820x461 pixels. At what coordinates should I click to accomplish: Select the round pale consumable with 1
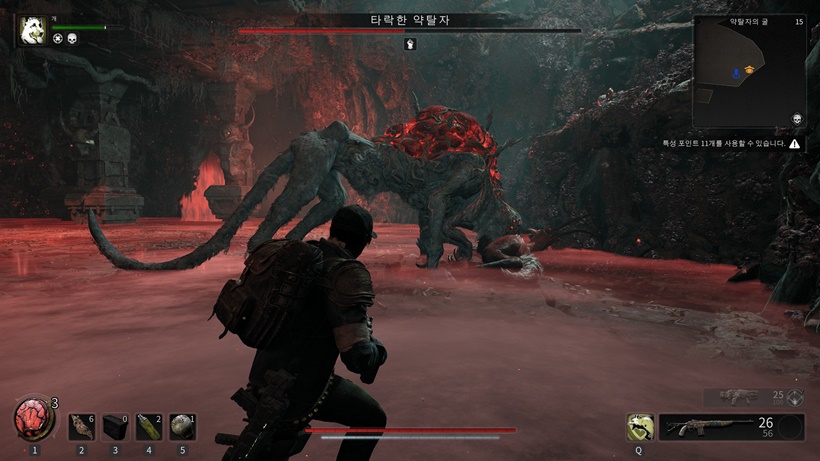point(181,427)
